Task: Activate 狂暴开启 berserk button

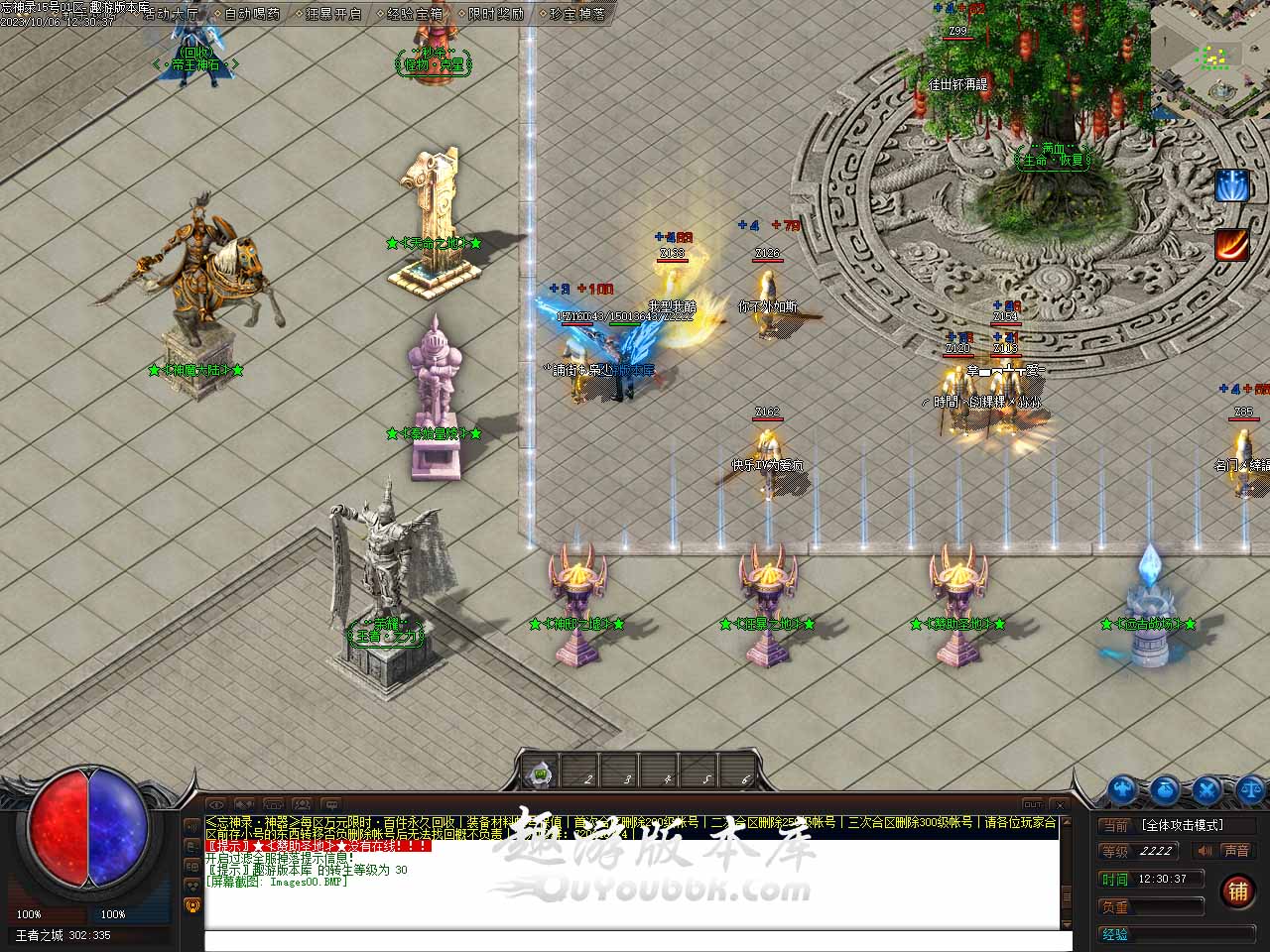Action: click(x=332, y=14)
